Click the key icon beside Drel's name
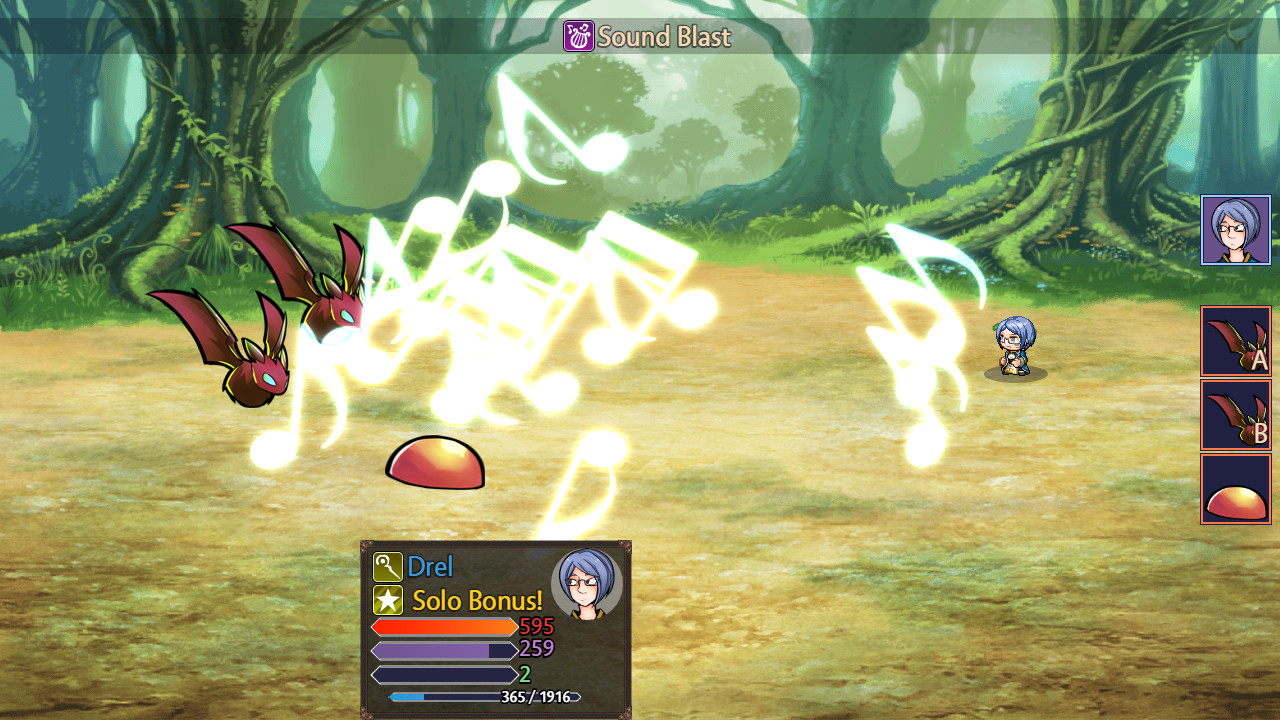 point(387,567)
